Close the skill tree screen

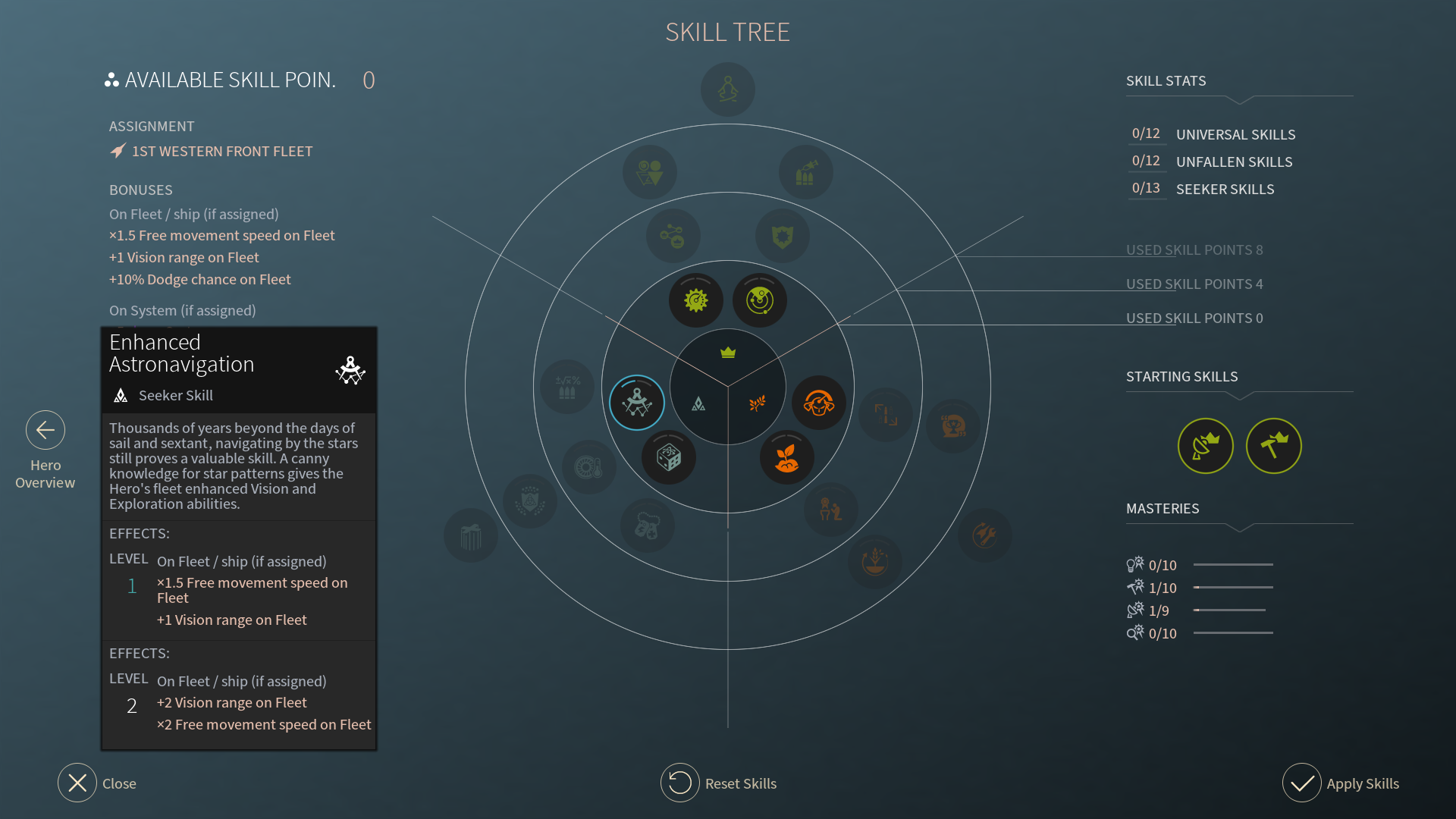pos(77,783)
